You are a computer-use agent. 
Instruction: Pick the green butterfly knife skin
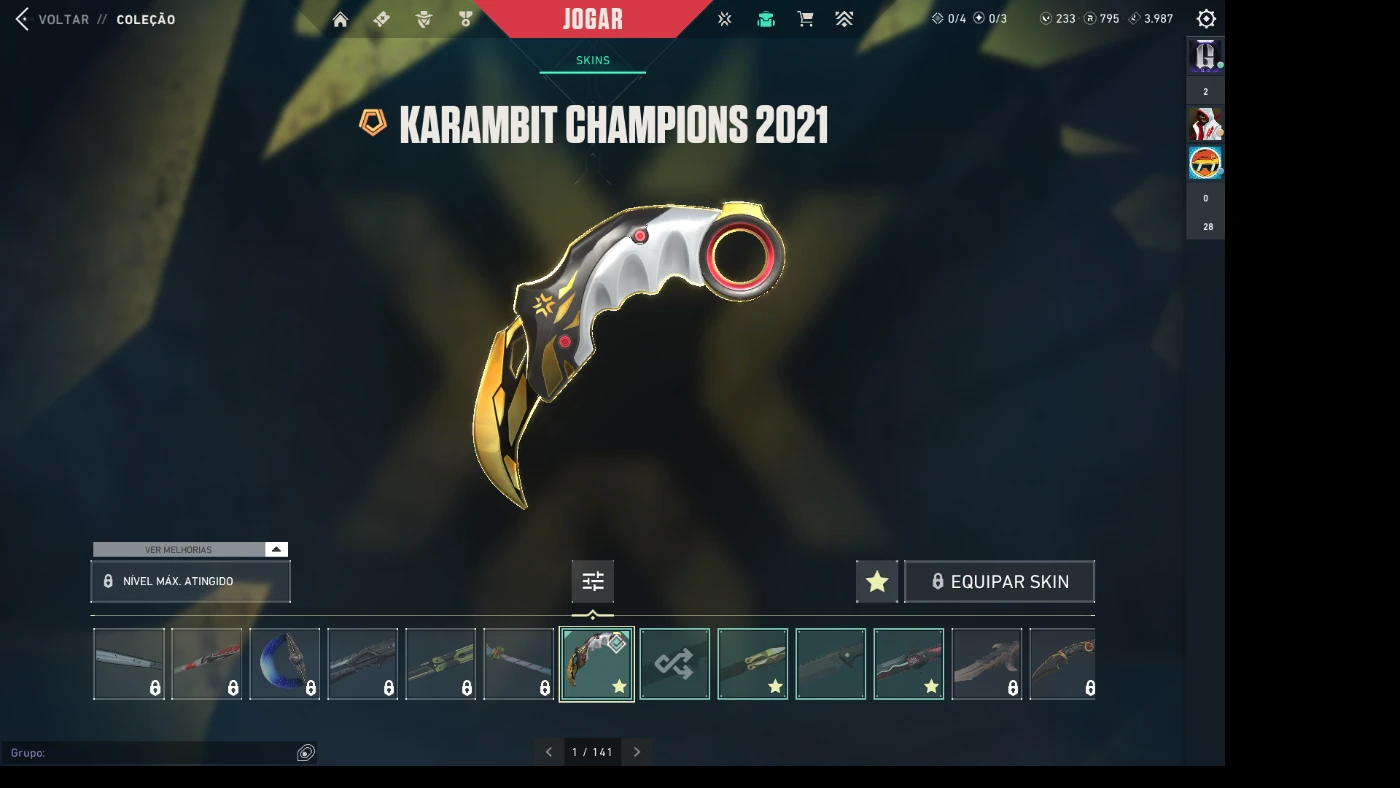click(441, 664)
